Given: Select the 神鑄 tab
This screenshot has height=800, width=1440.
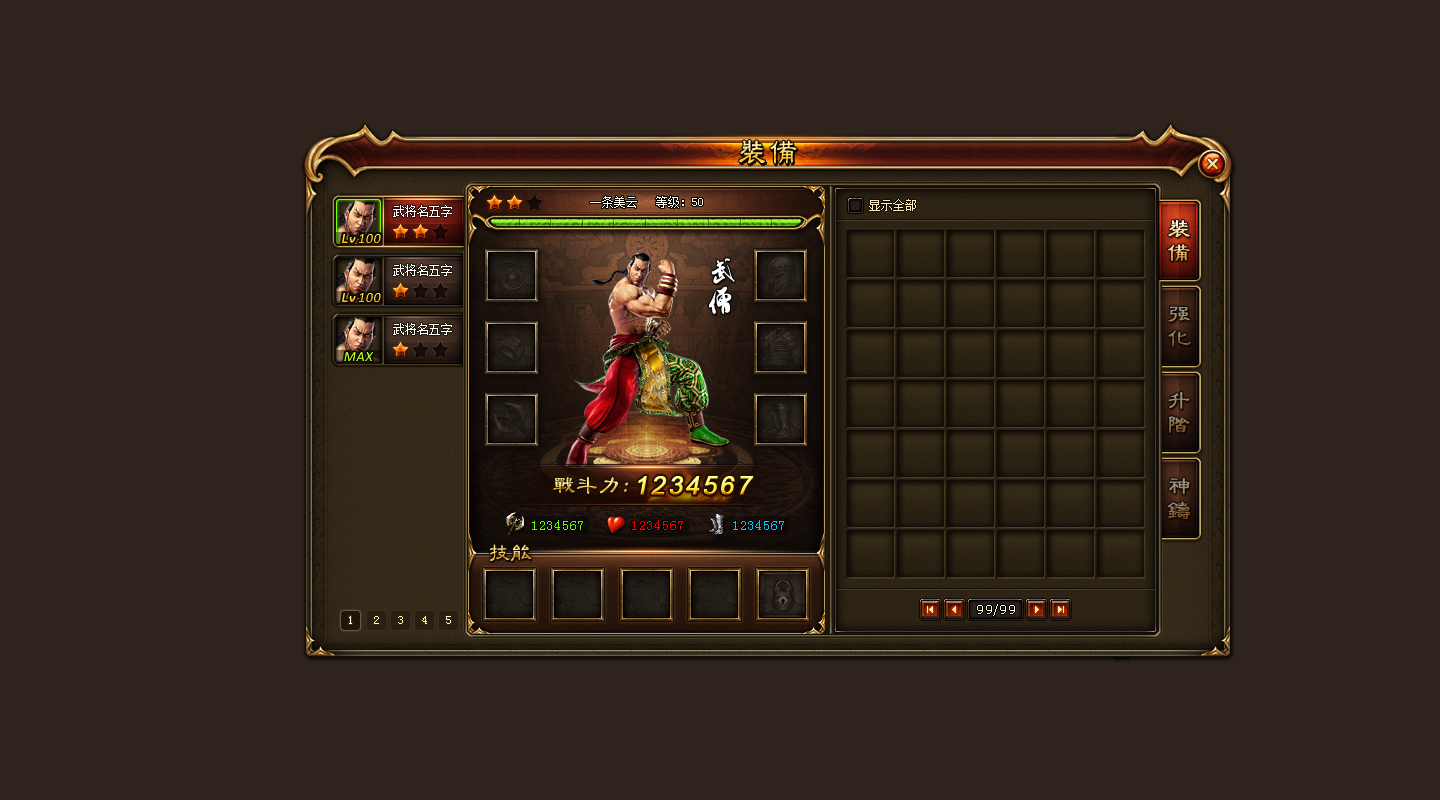Looking at the screenshot, I should pyautogui.click(x=1180, y=498).
